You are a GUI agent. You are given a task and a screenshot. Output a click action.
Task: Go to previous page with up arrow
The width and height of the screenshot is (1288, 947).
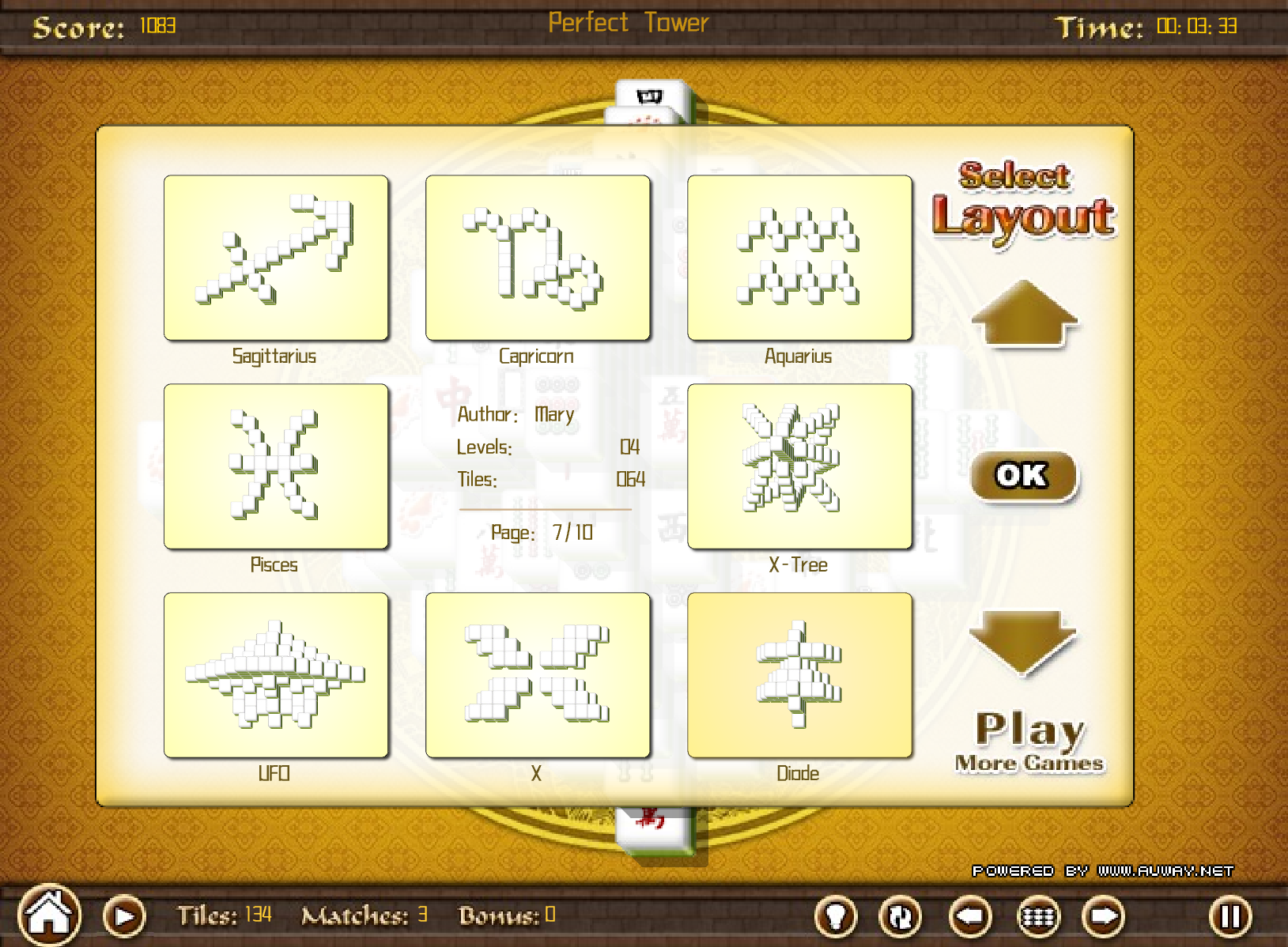click(1024, 314)
